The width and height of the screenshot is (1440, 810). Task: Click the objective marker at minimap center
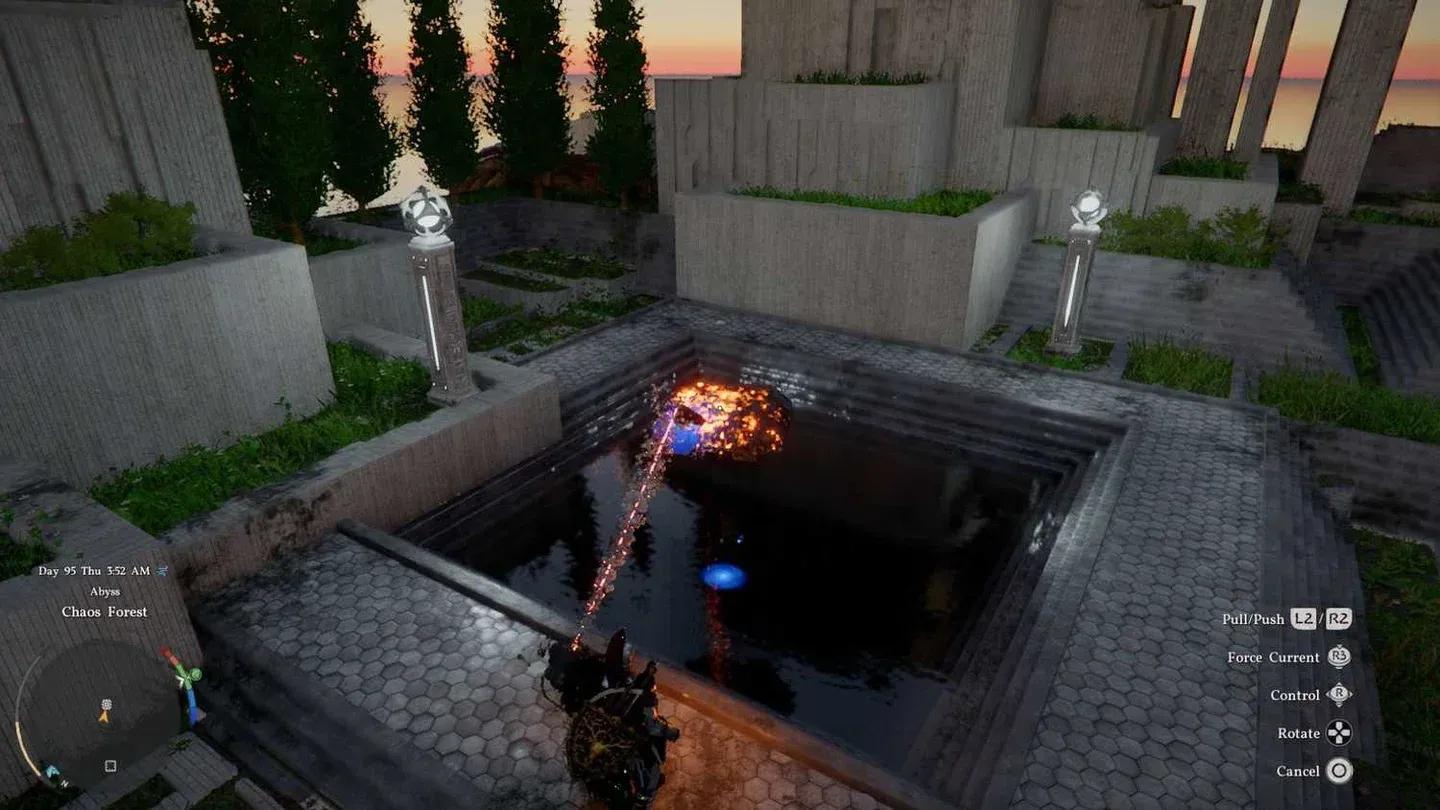coord(106,704)
